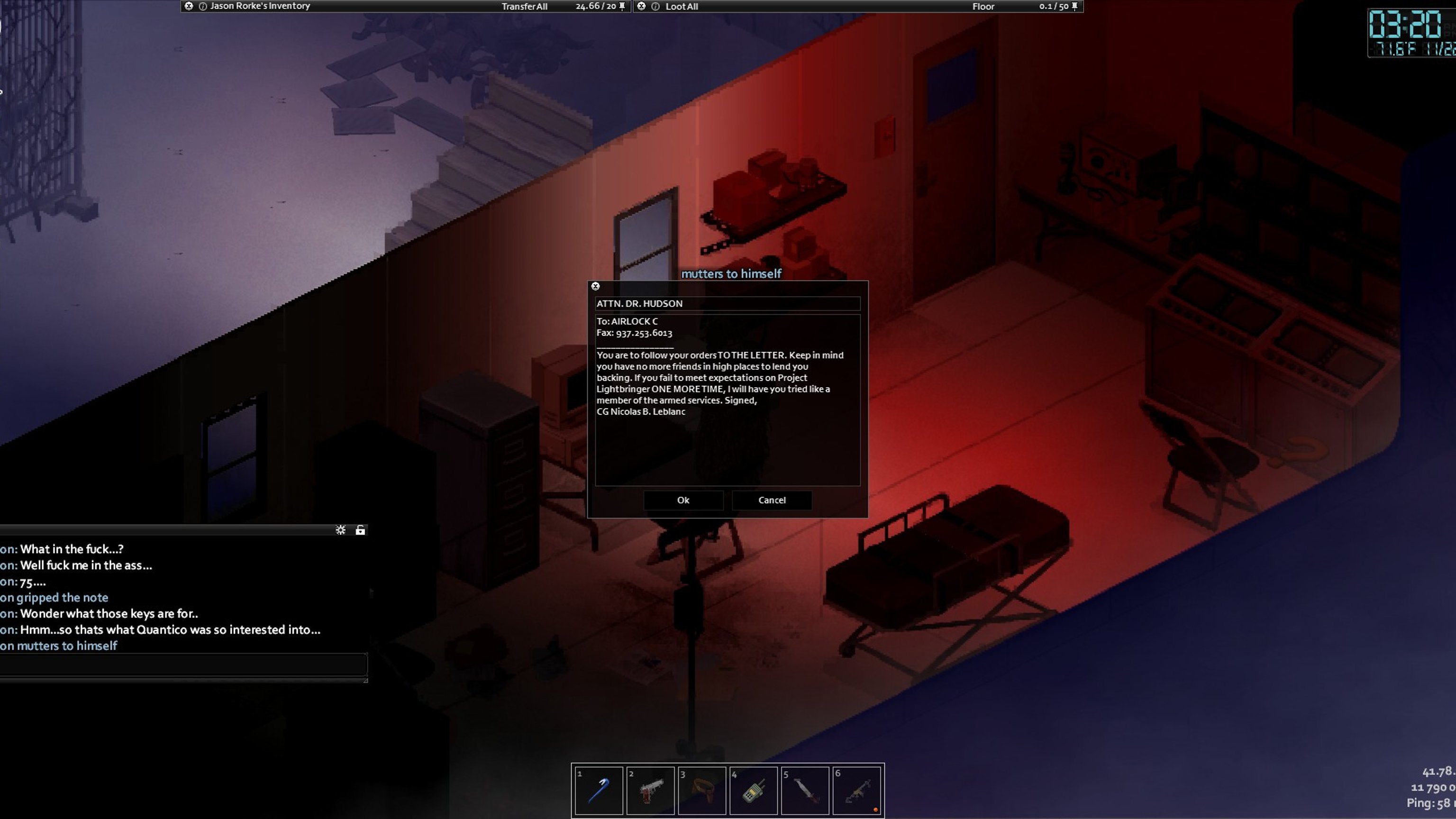Close the note window with X

click(595, 287)
